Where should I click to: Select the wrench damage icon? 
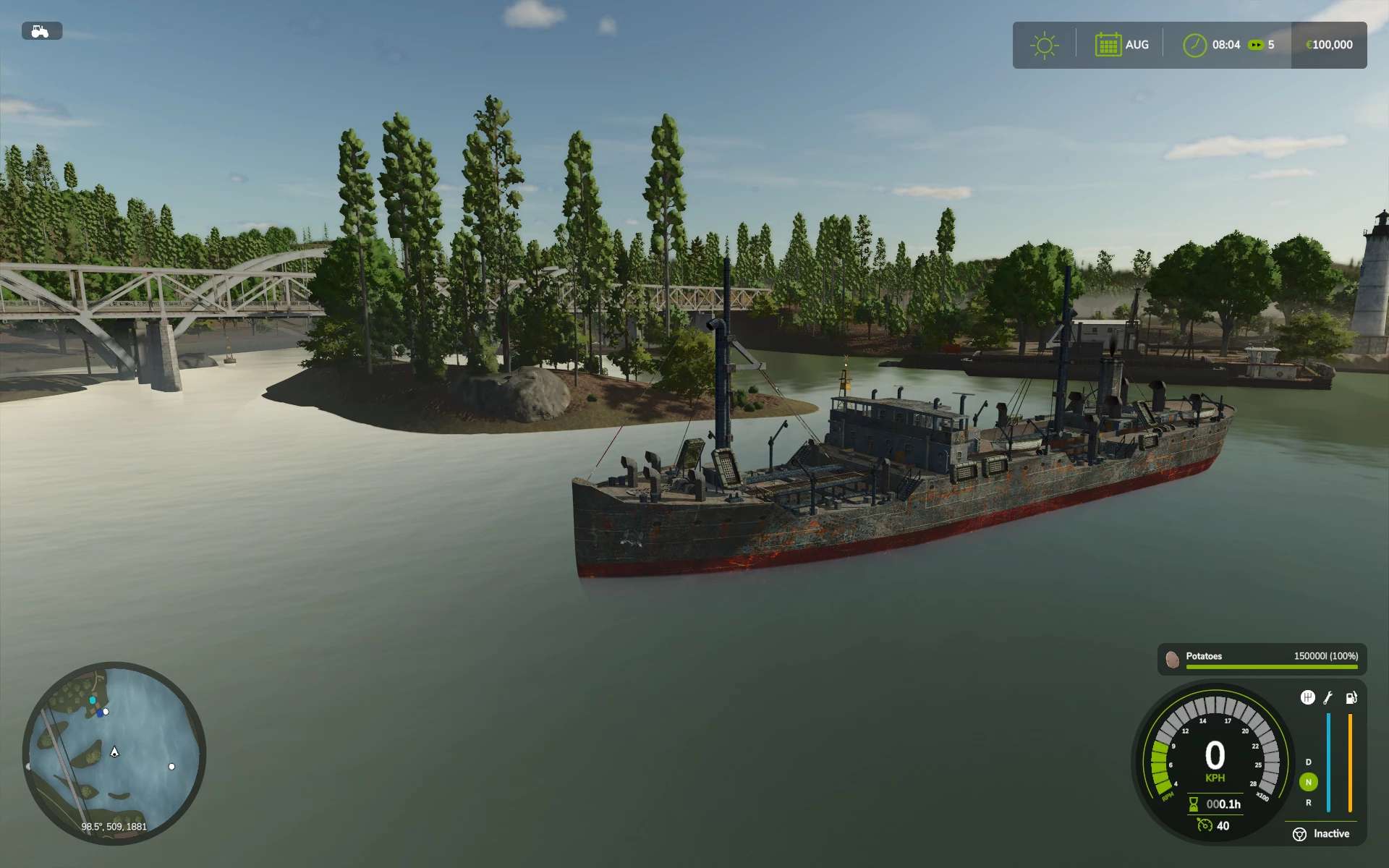[1328, 698]
